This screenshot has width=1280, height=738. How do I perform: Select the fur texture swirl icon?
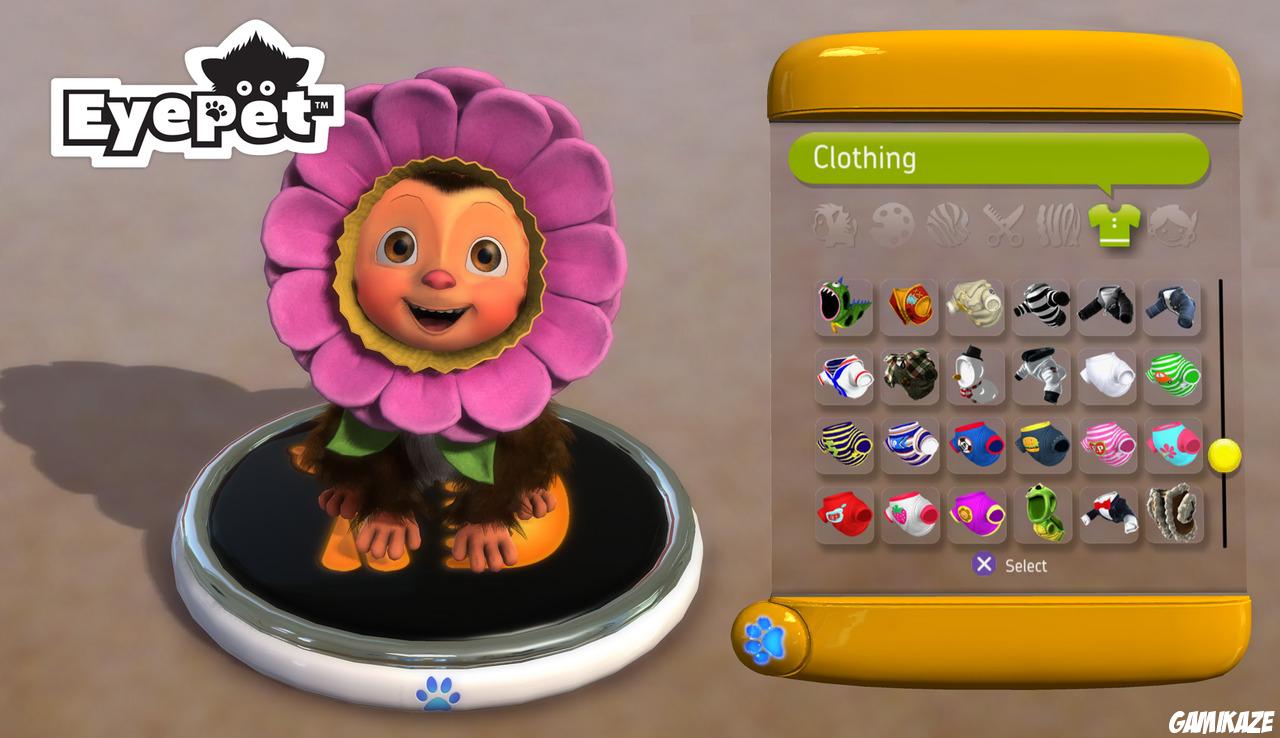pos(947,225)
